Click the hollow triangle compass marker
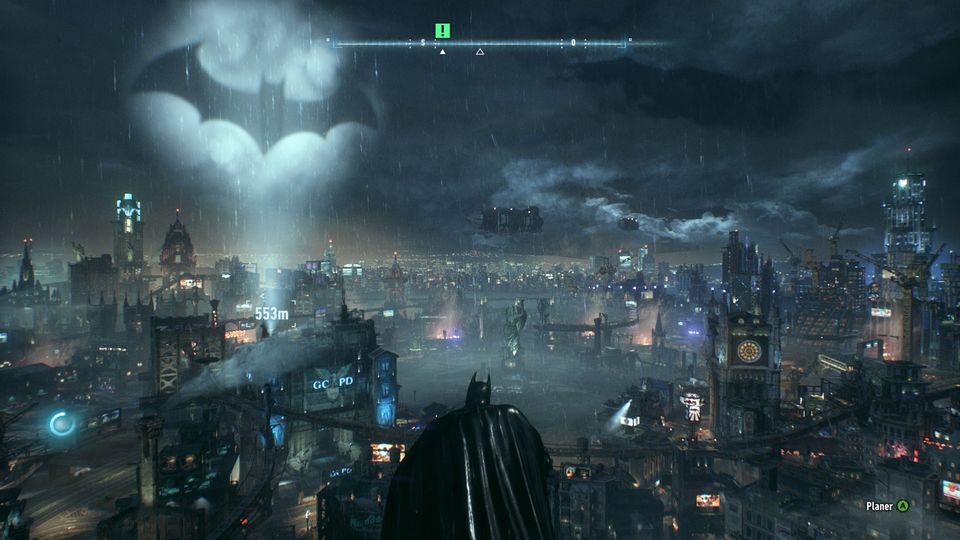The image size is (960, 540). (480, 51)
